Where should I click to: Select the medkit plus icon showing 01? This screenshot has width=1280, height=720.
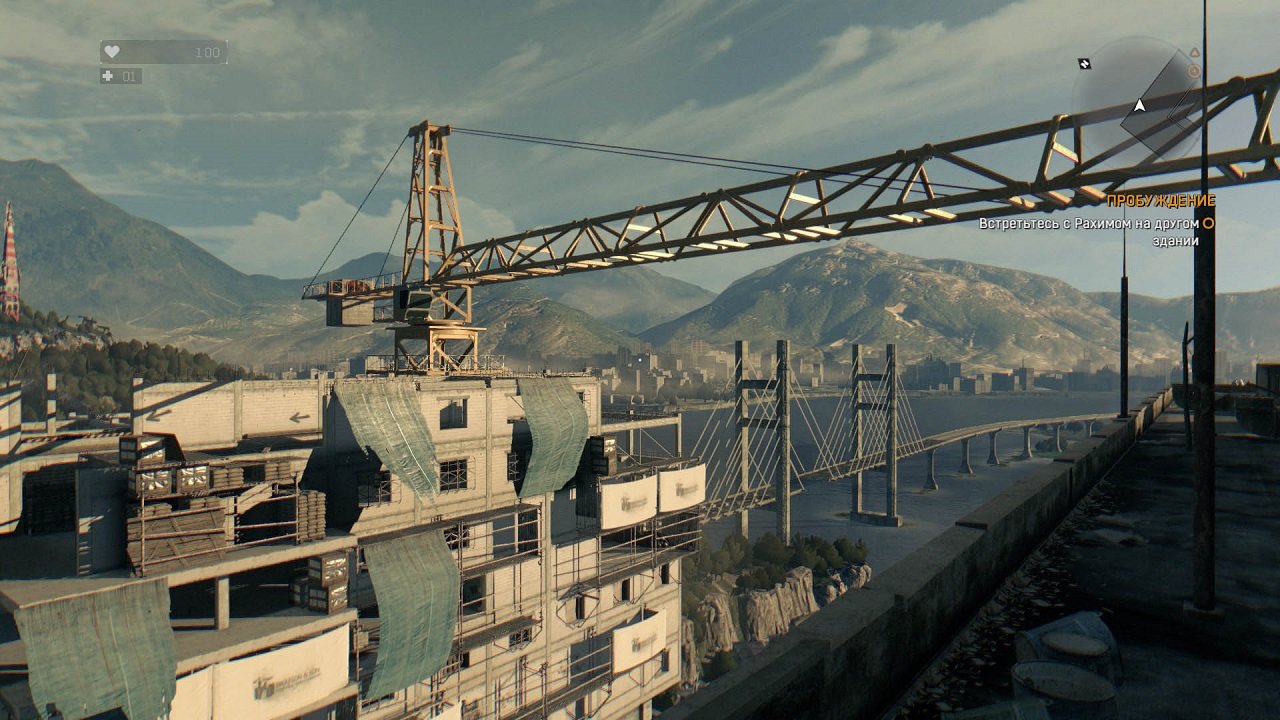click(105, 76)
